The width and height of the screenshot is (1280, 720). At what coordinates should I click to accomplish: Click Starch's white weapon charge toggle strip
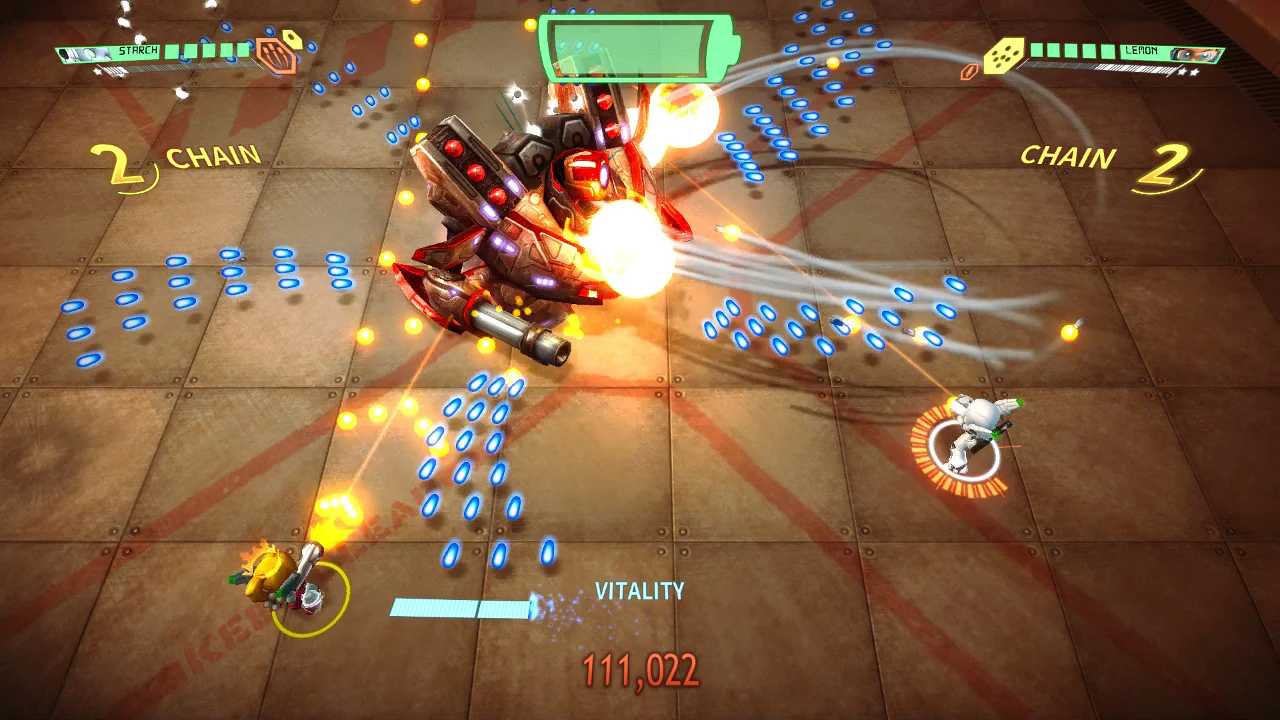pyautogui.click(x=182, y=66)
